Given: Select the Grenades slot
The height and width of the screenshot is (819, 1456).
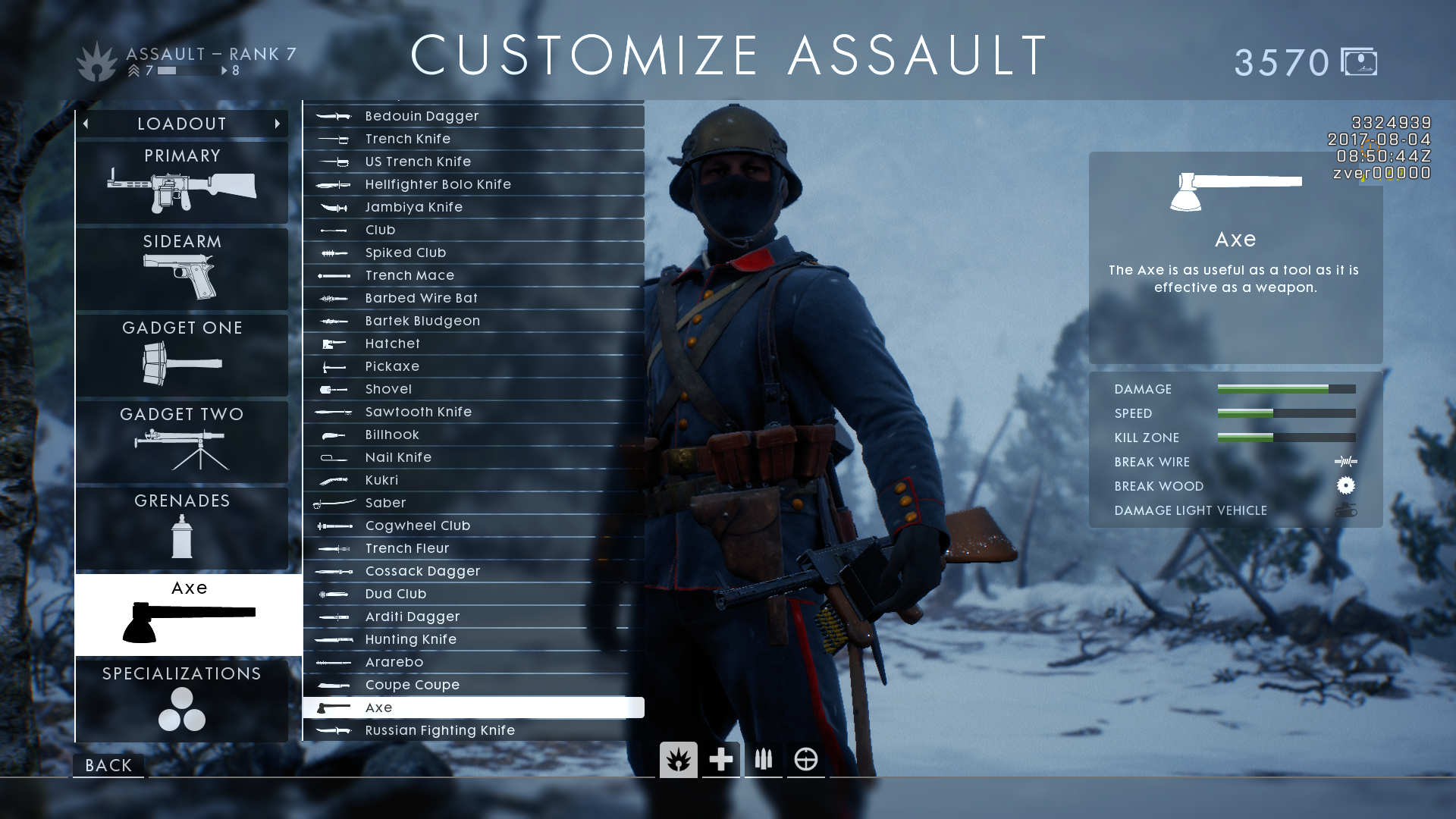Looking at the screenshot, I should tap(182, 527).
